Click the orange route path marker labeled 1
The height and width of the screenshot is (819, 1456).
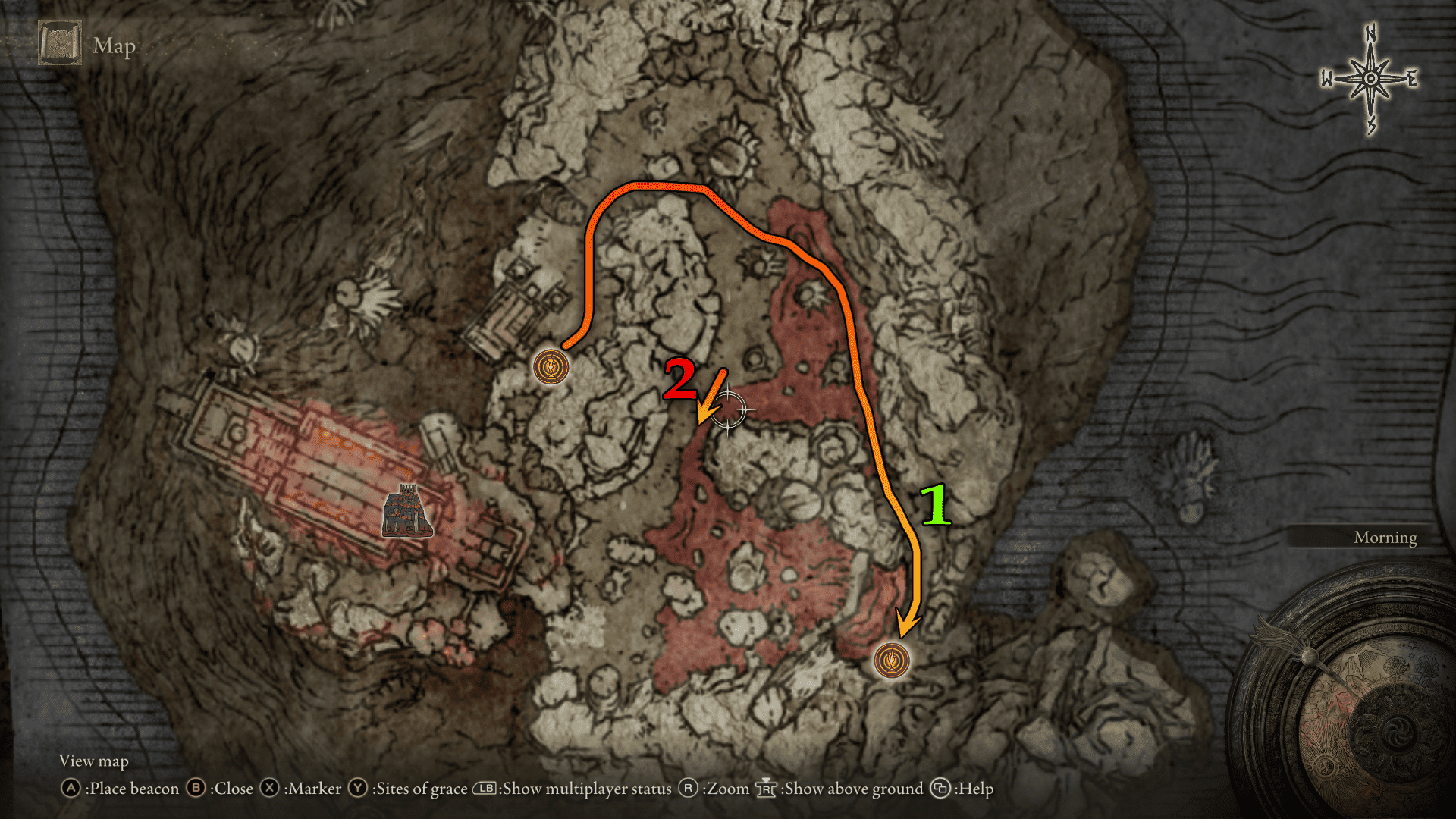coord(937,504)
